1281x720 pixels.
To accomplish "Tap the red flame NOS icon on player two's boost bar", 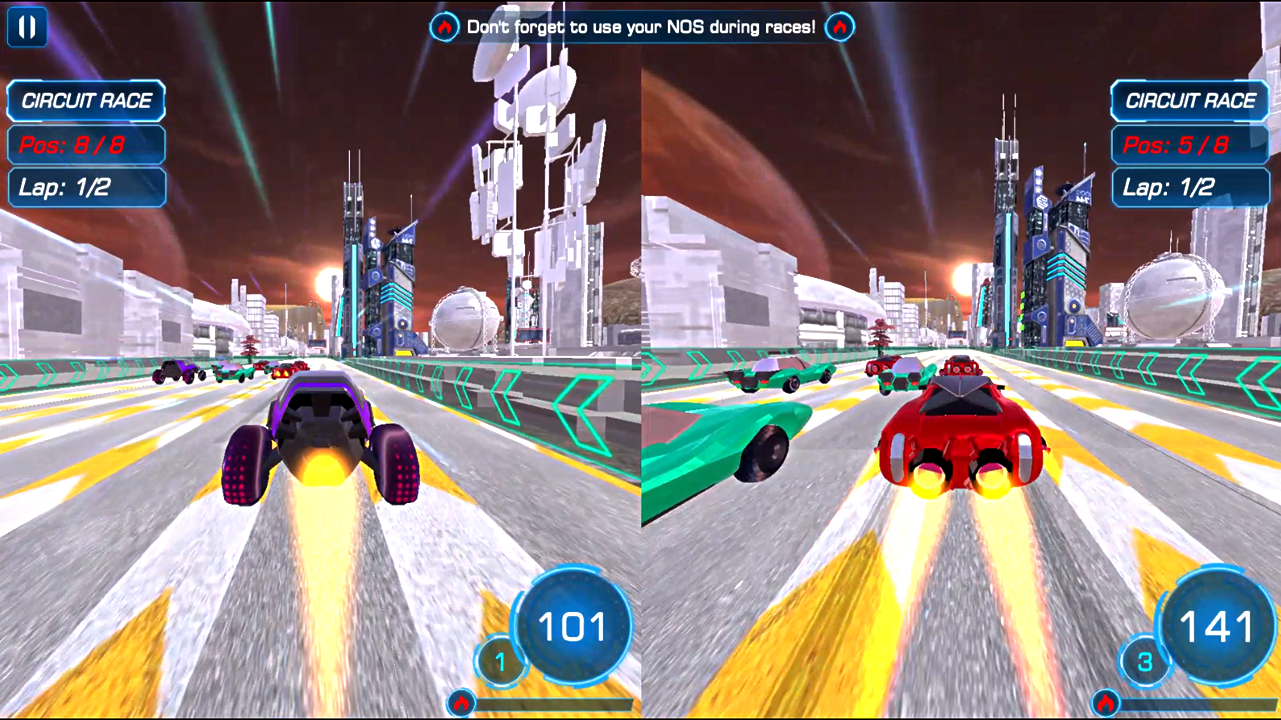I will [1104, 702].
